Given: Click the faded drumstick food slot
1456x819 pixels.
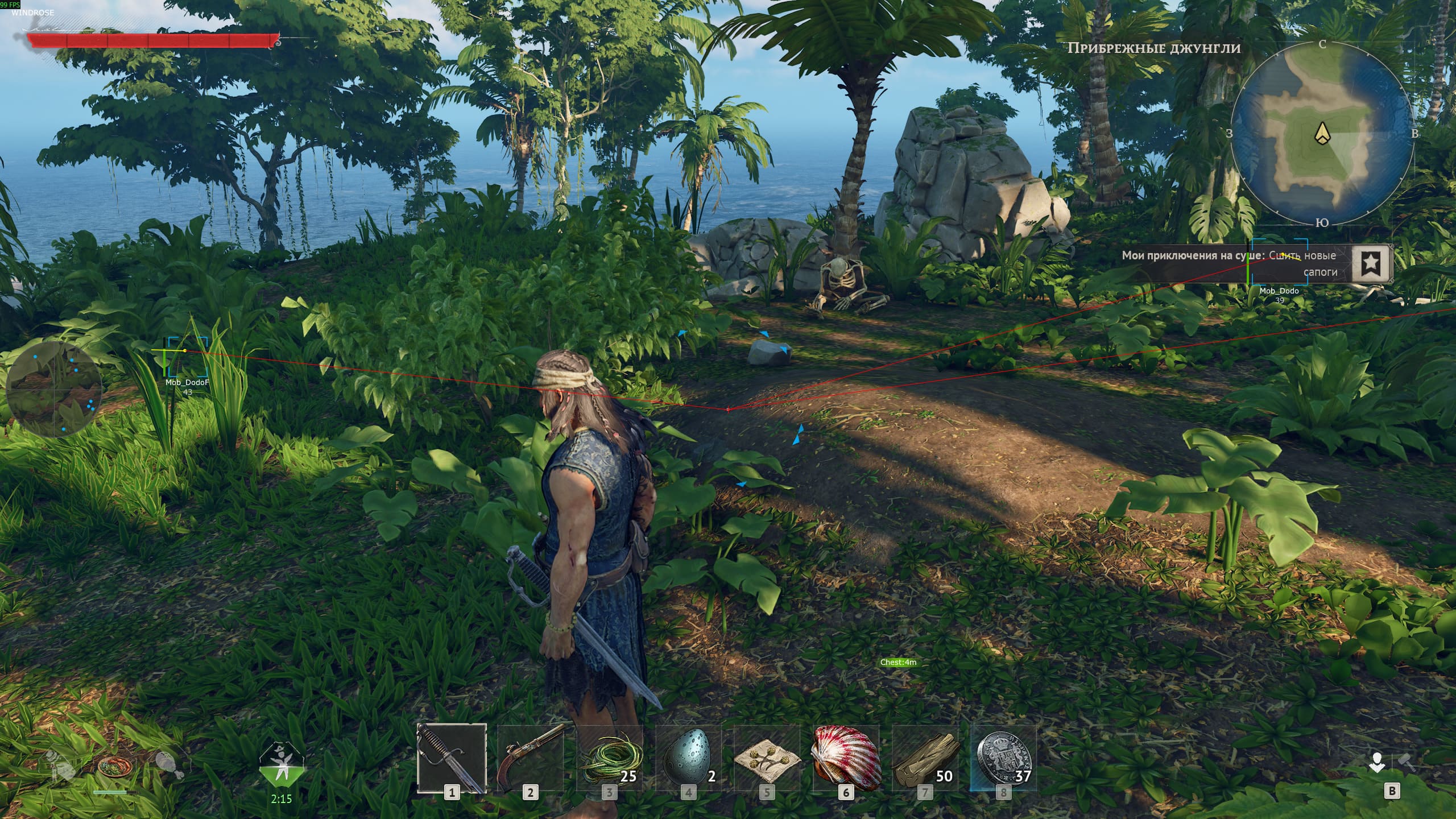Looking at the screenshot, I should coord(169,765).
